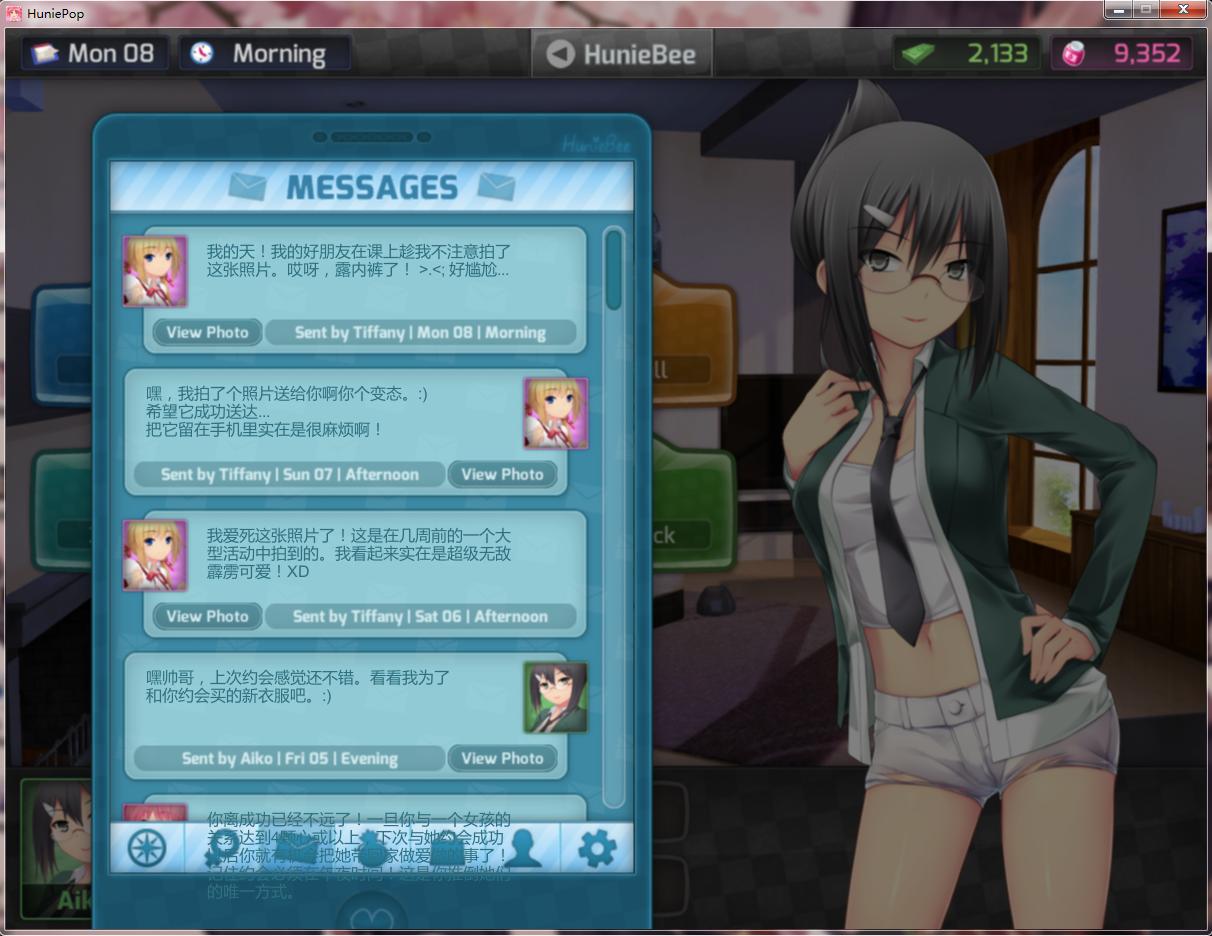Minimize the HuniePop window
The image size is (1212, 936).
[x=1118, y=9]
